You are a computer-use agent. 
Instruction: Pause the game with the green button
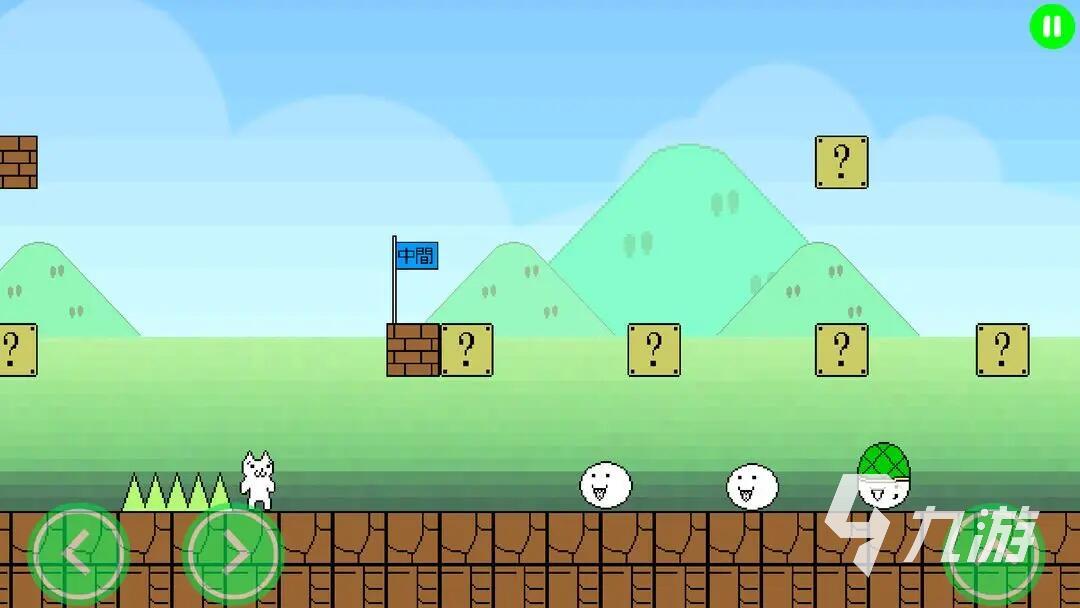click(1051, 27)
